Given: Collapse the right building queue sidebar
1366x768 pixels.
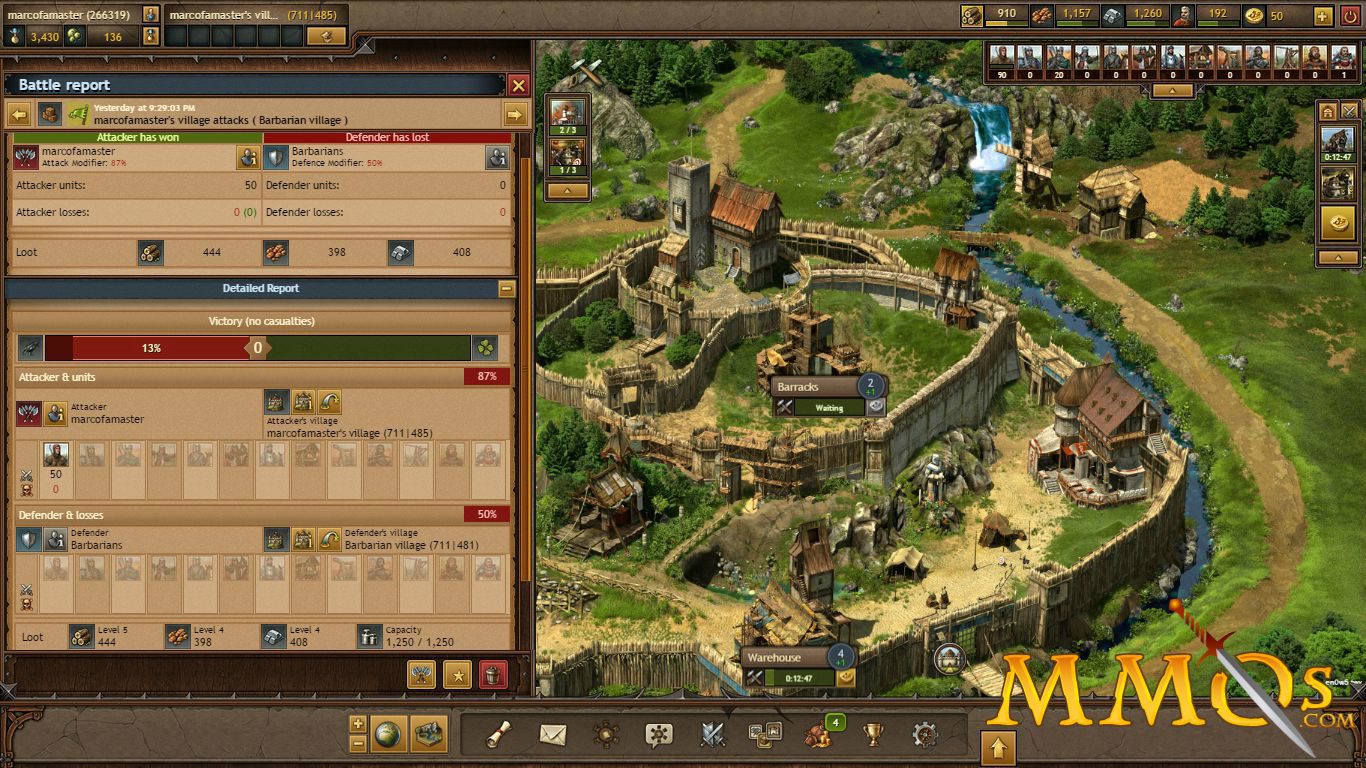Looking at the screenshot, I should (1338, 256).
